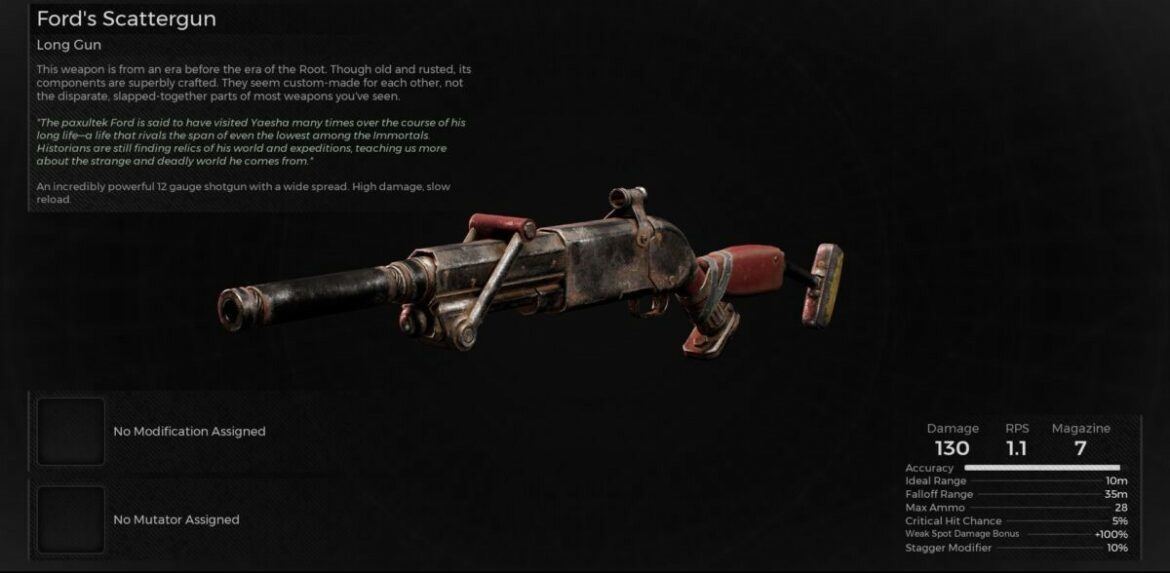Viewport: 1170px width, 573px height.
Task: Select the empty mutator slot
Action: (71, 519)
